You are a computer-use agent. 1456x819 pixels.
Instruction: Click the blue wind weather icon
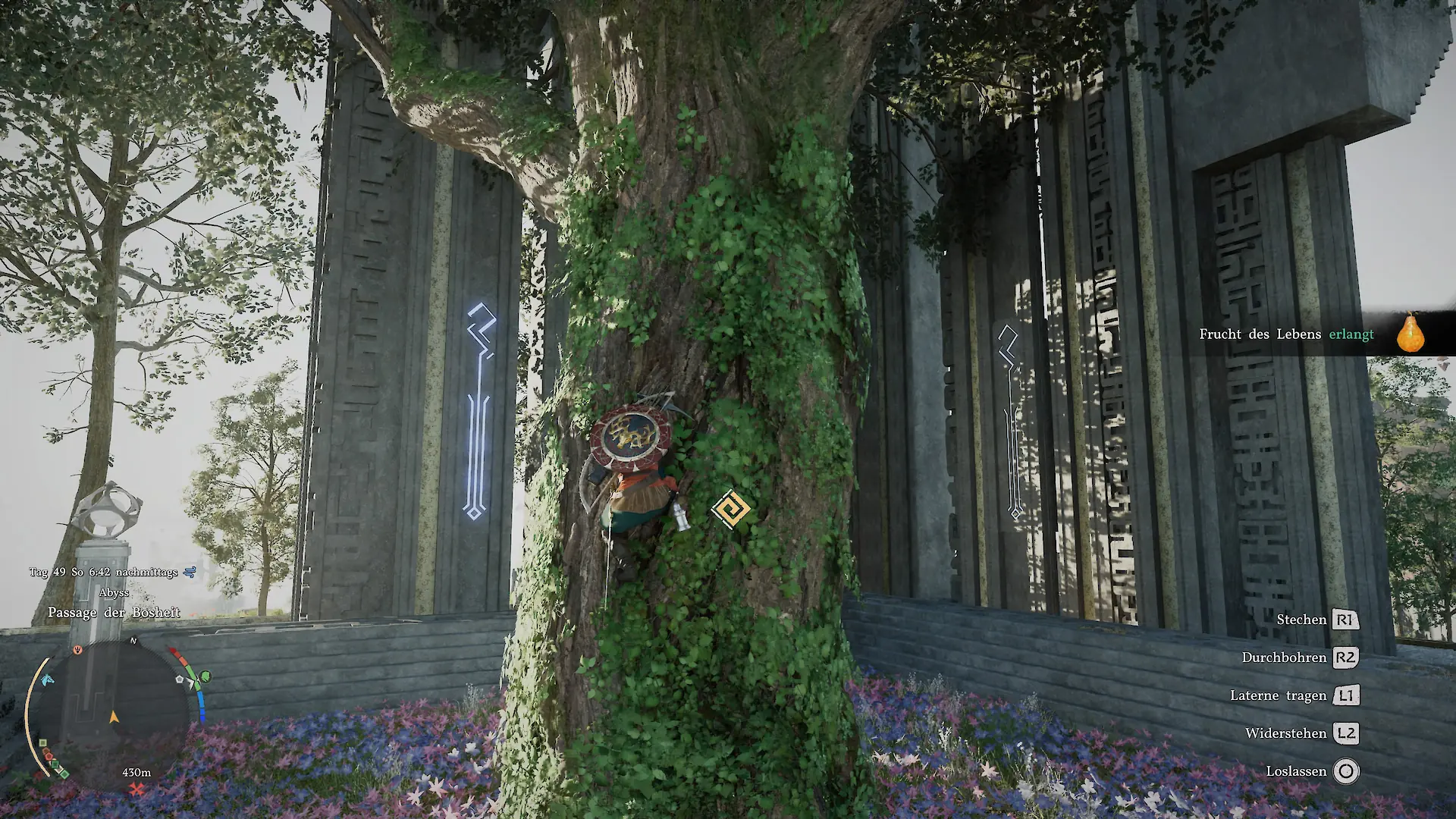(190, 572)
